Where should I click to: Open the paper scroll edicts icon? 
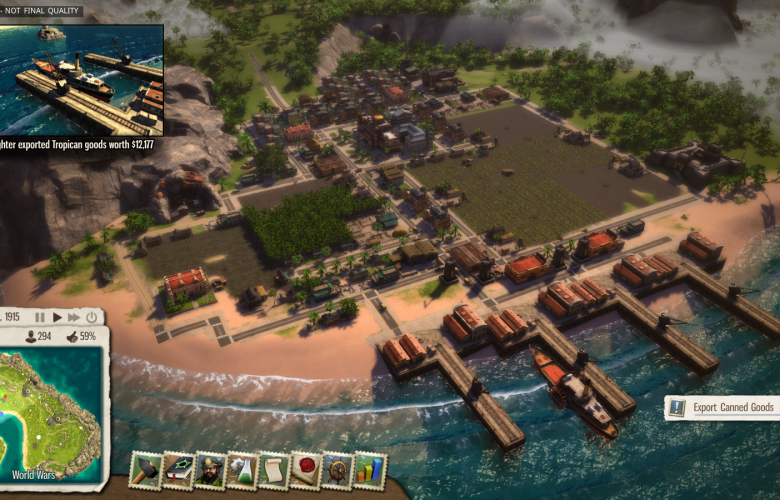[274, 470]
